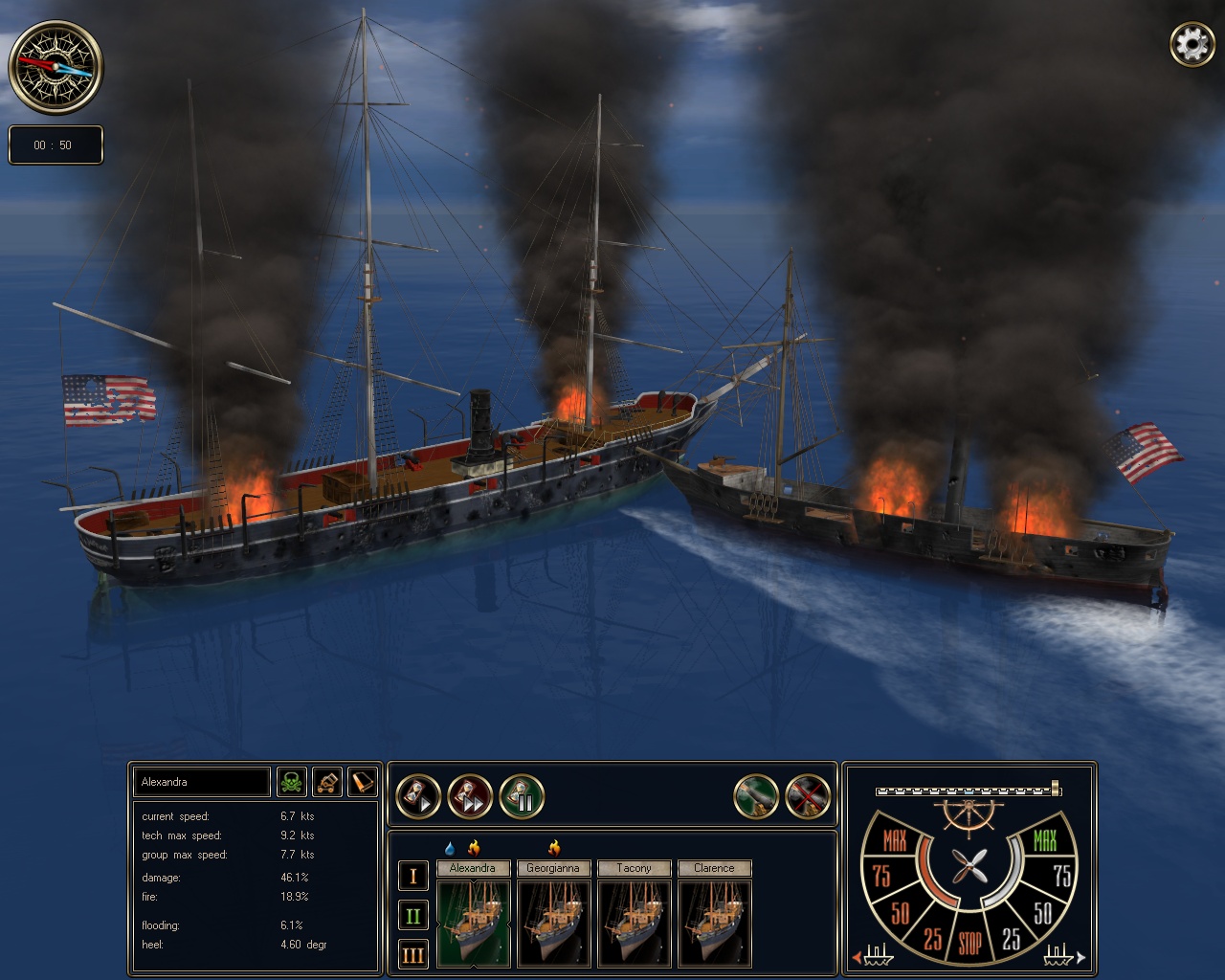Switch to fleet division III
Screen dimensions: 1225x980
coord(412,954)
